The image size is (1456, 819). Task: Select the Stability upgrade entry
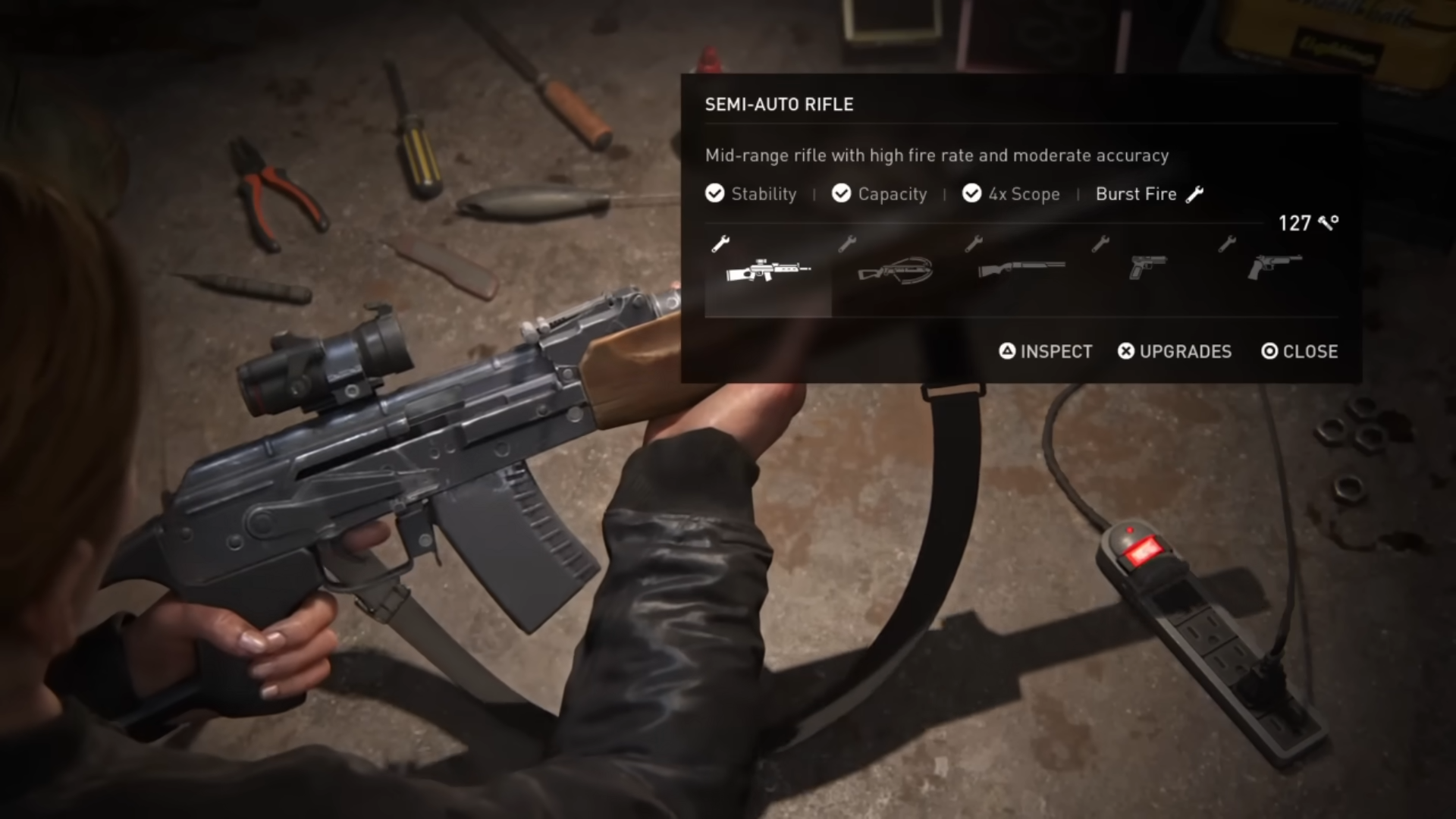(752, 194)
